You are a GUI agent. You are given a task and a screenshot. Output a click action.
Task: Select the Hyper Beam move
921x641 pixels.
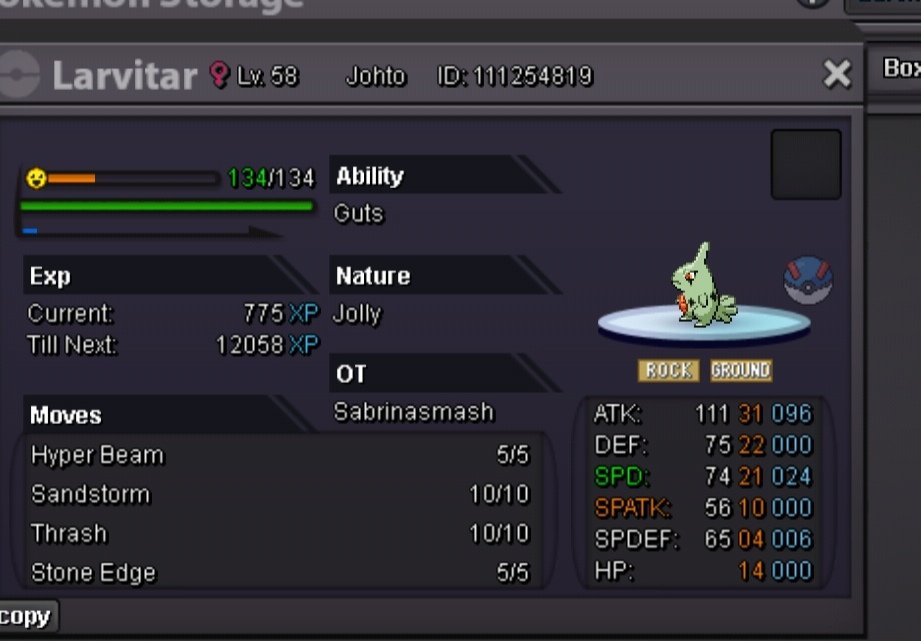coord(281,456)
